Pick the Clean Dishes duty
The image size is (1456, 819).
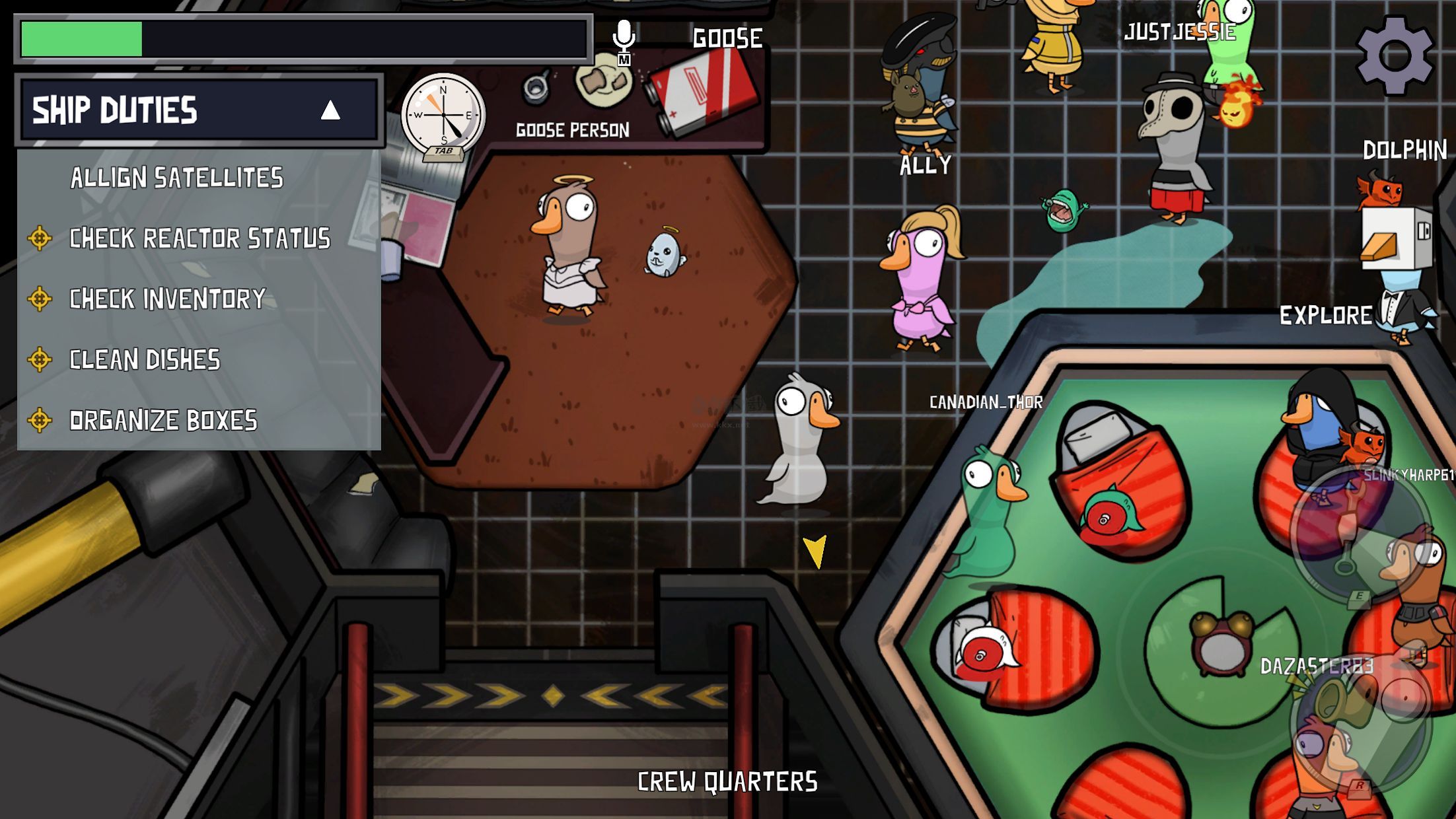[145, 360]
